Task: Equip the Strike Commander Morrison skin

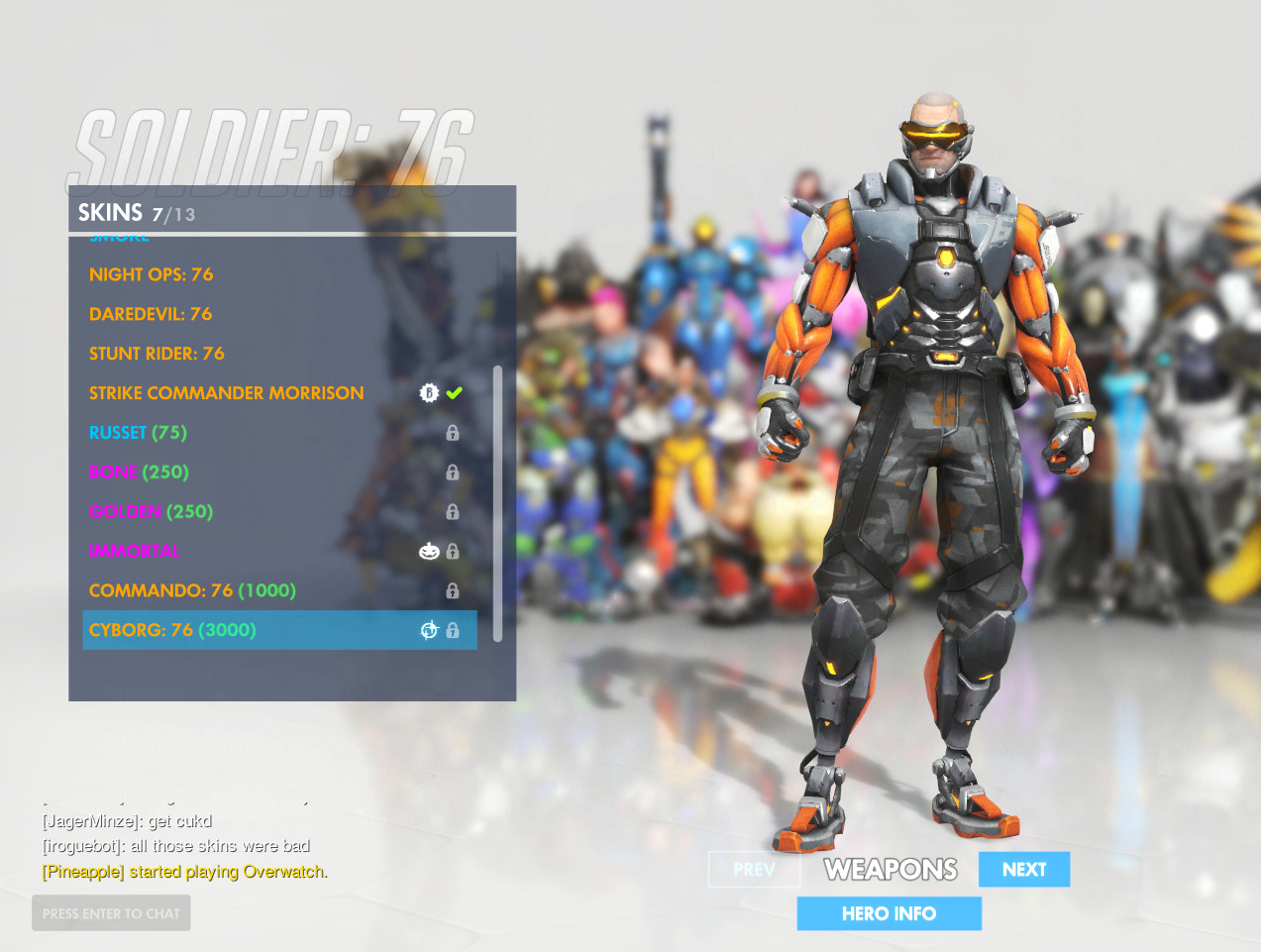Action: point(227,393)
